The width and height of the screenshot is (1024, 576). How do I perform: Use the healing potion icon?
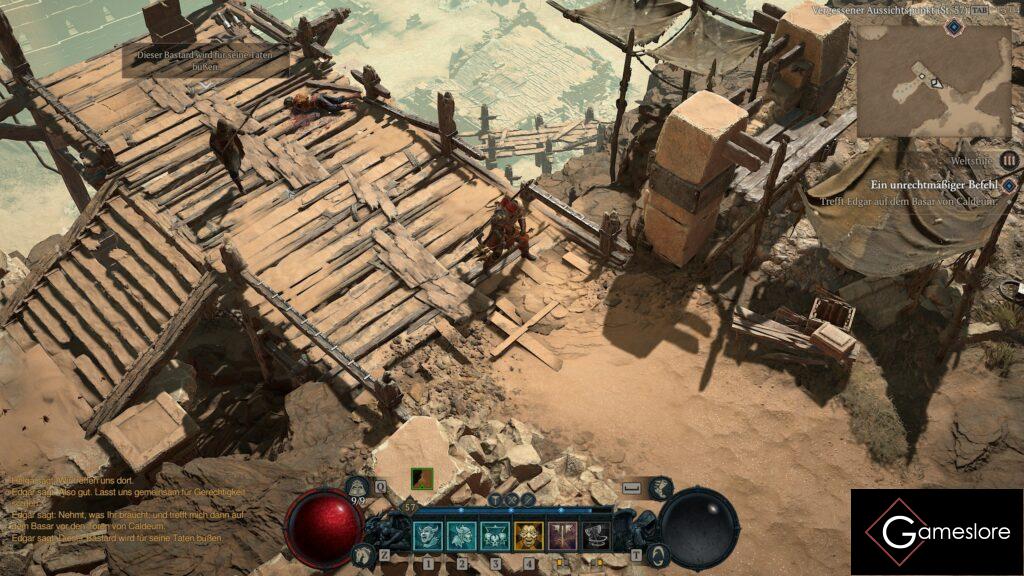tap(358, 488)
